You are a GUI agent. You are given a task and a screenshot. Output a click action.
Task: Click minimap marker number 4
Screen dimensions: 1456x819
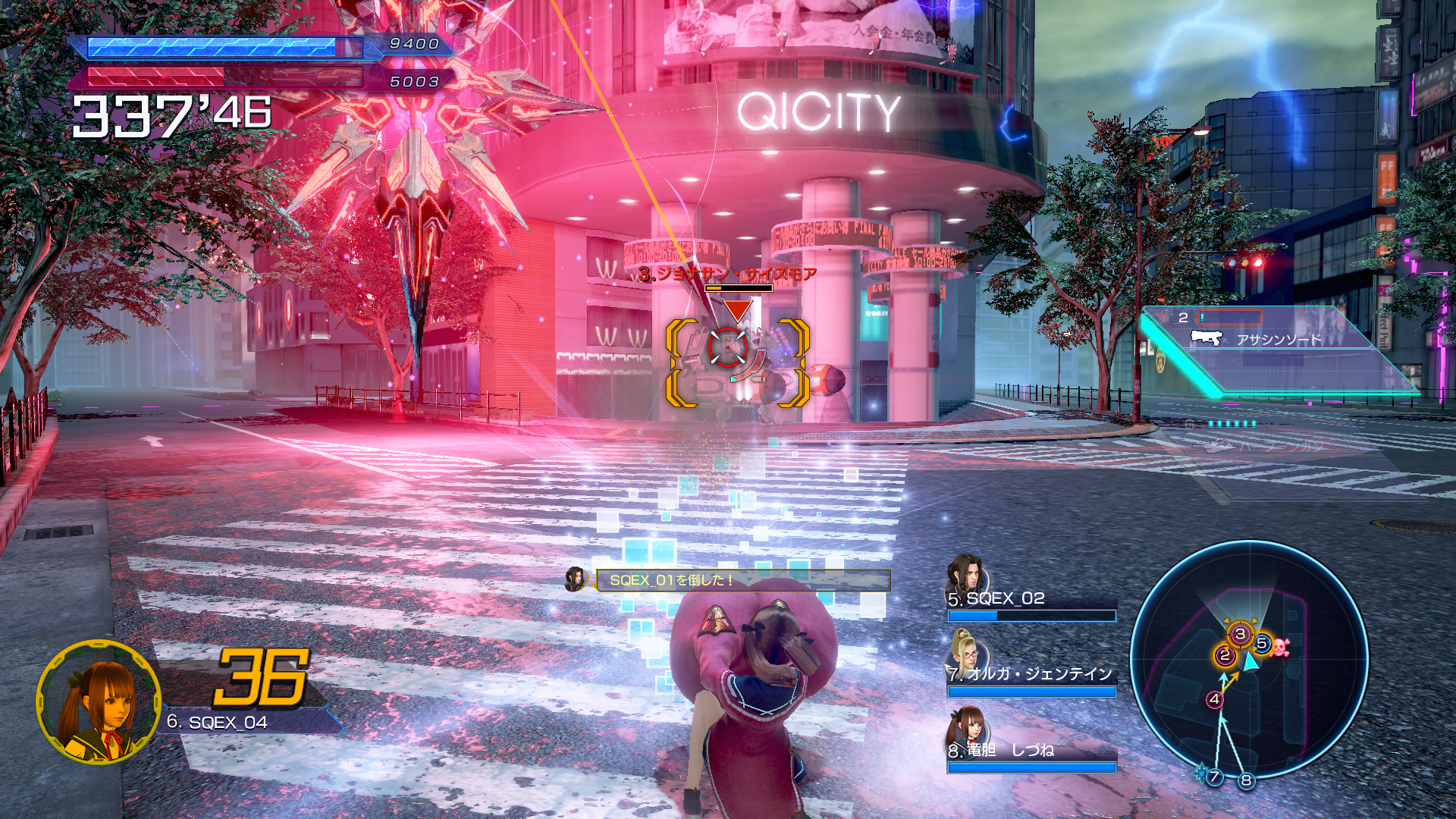click(1215, 699)
